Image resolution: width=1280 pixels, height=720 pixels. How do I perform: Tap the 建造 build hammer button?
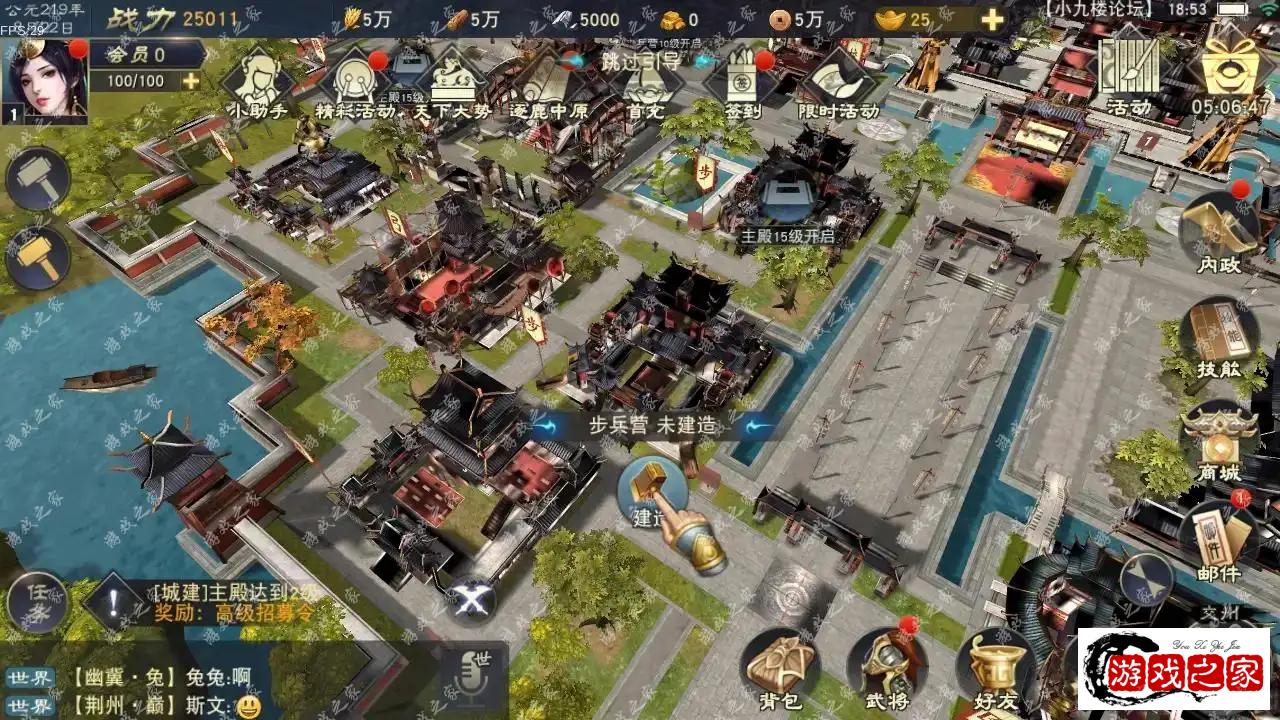(652, 492)
